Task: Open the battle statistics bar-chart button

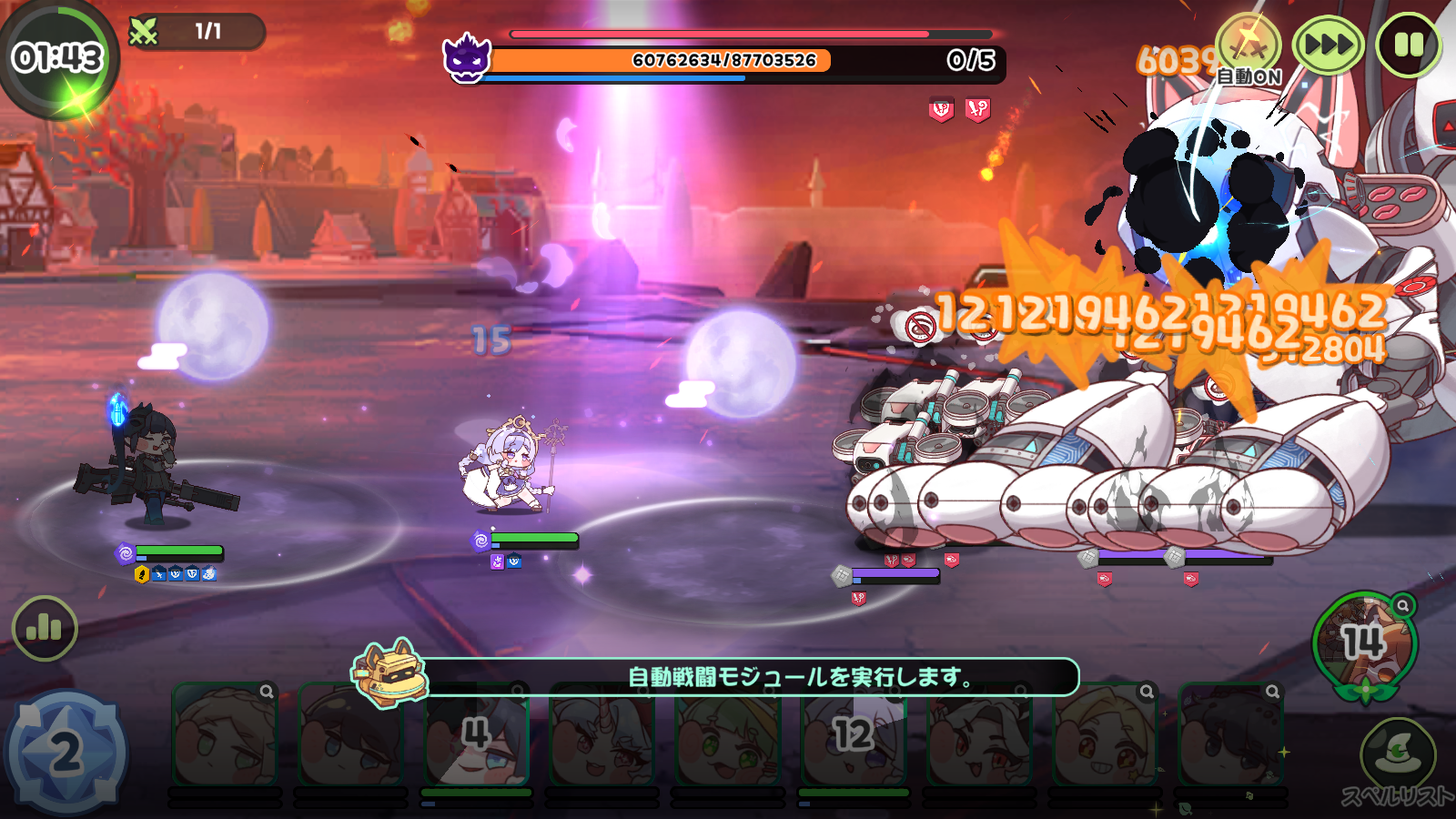Action: (44, 628)
